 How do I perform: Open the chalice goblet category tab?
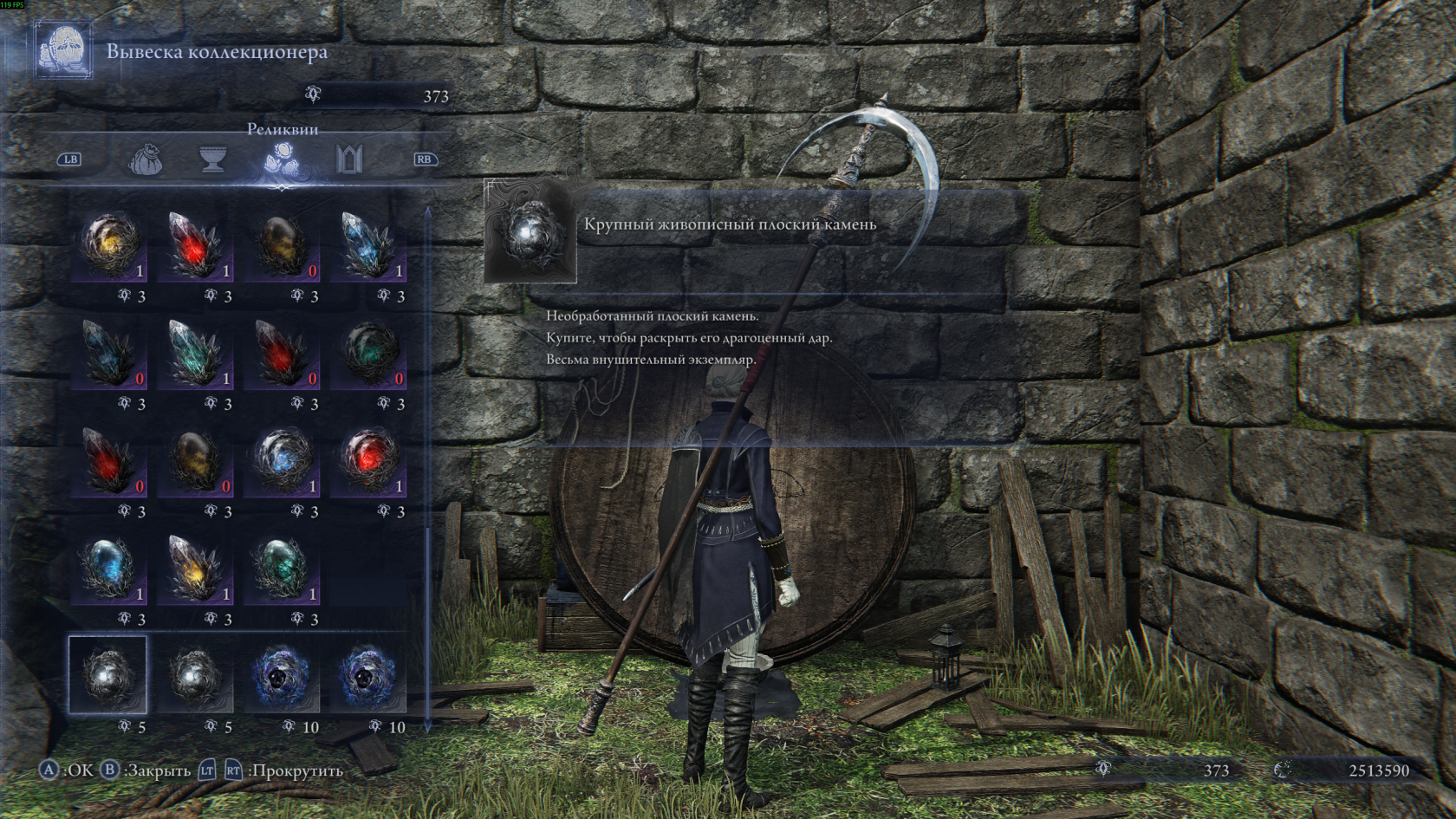coord(213,159)
